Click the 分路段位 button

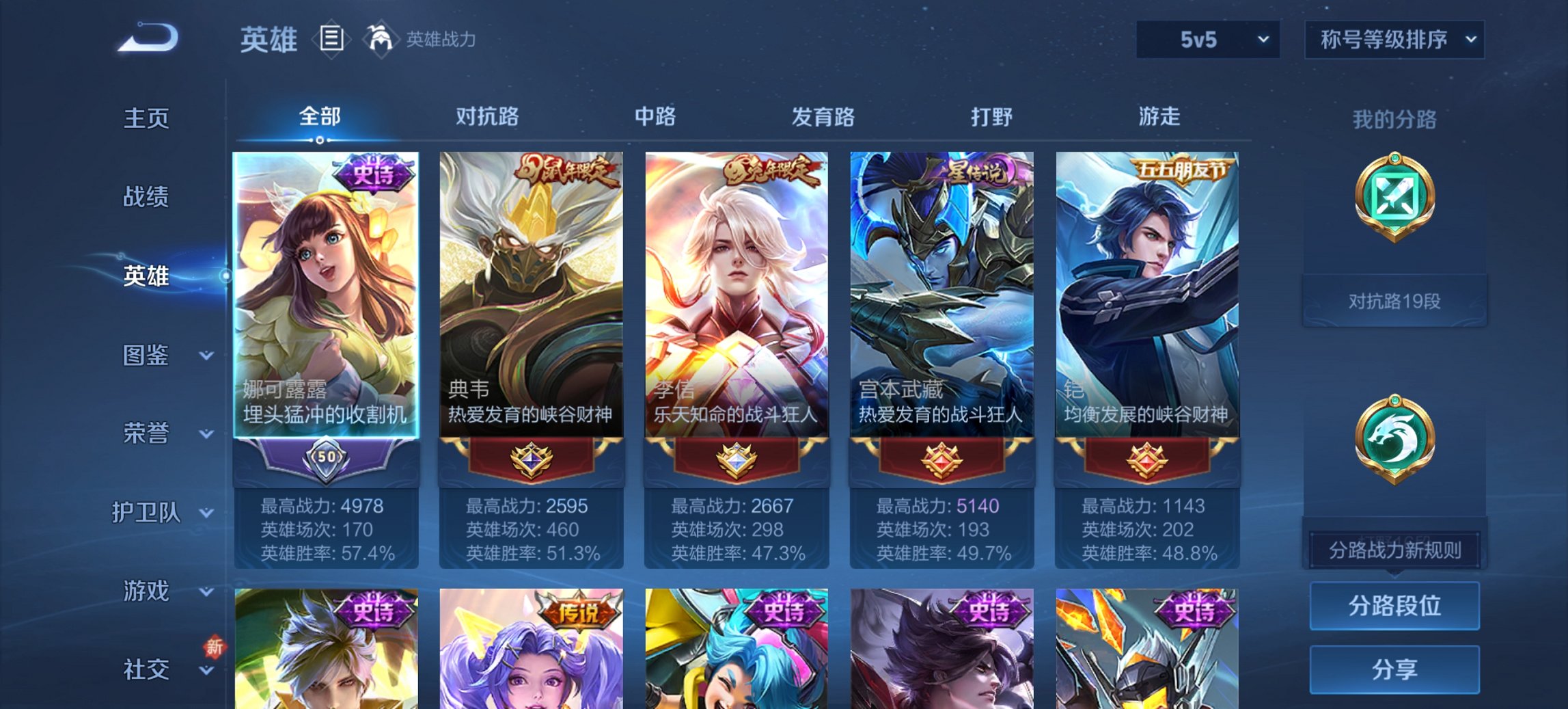point(1394,606)
